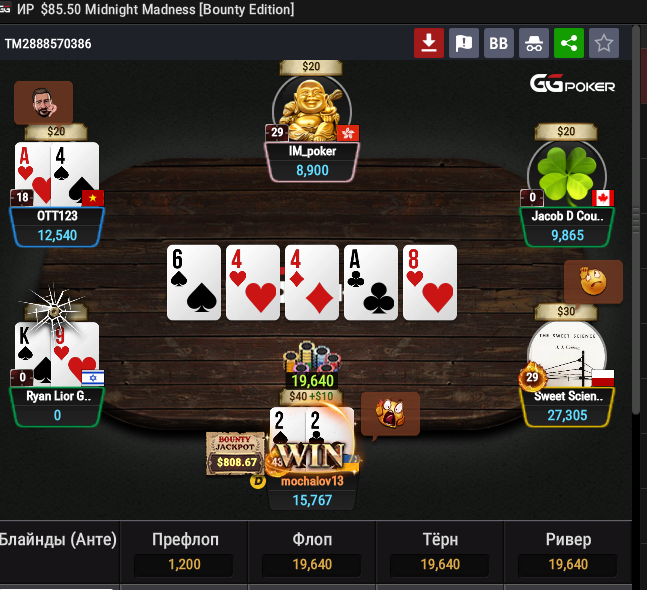Open the flag report button
This screenshot has height=590, width=647.
pos(463,43)
